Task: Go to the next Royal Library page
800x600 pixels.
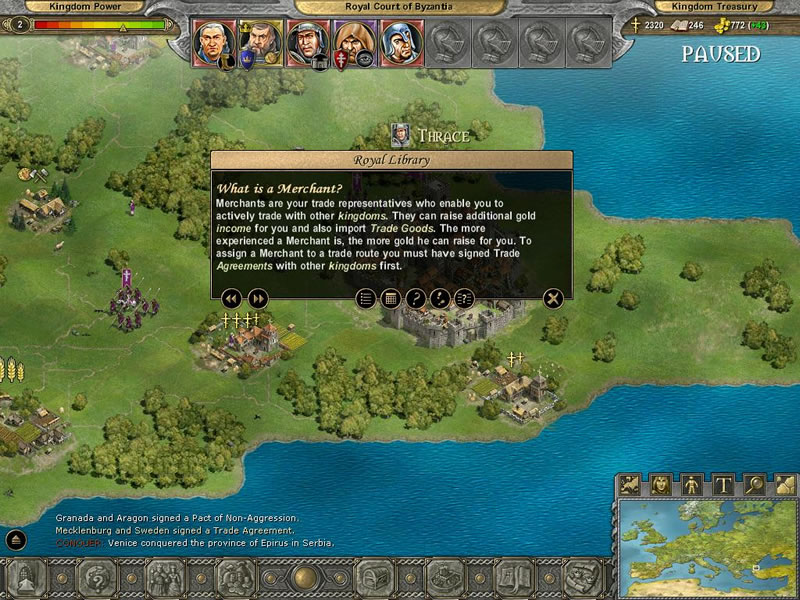Action: pos(258,298)
